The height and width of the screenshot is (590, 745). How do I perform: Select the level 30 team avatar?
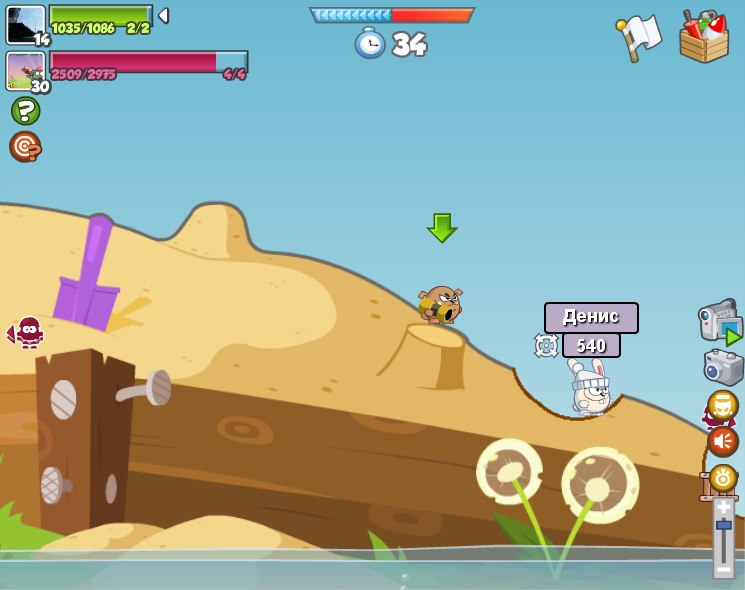26,71
